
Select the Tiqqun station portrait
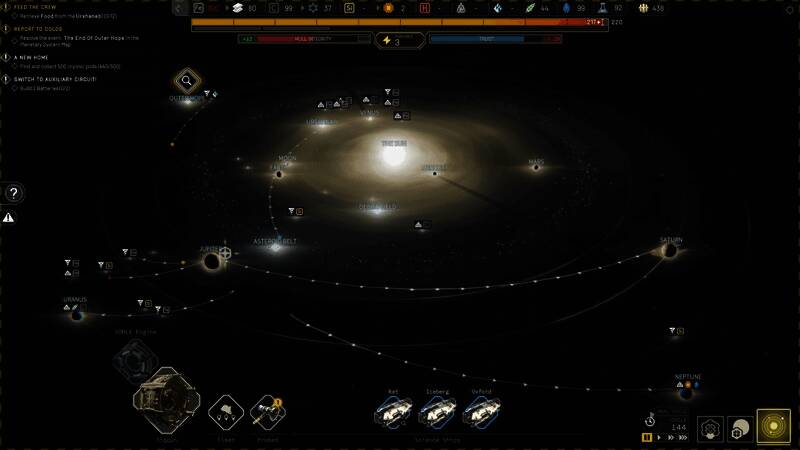[x=162, y=398]
